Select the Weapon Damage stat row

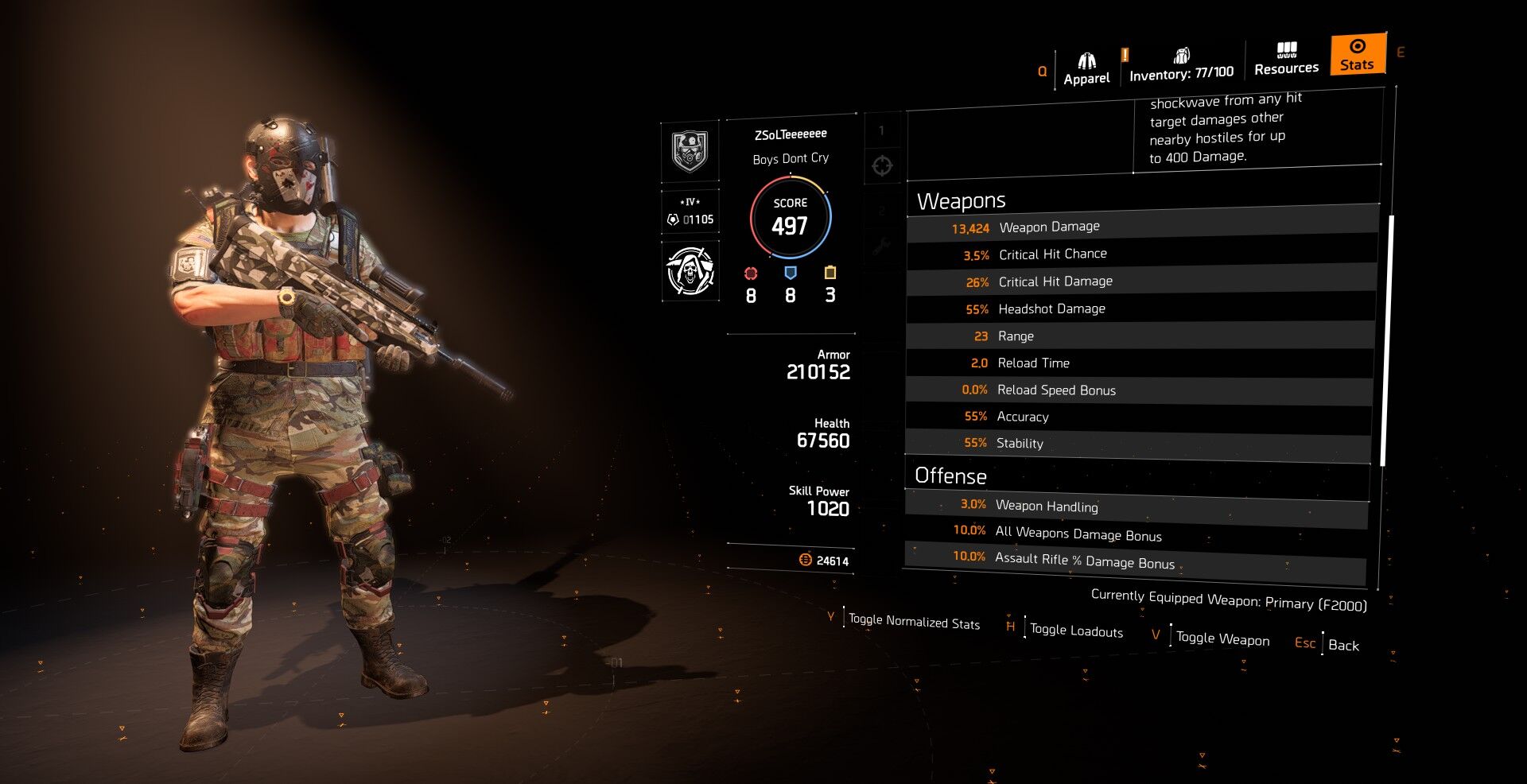[x=1142, y=227]
